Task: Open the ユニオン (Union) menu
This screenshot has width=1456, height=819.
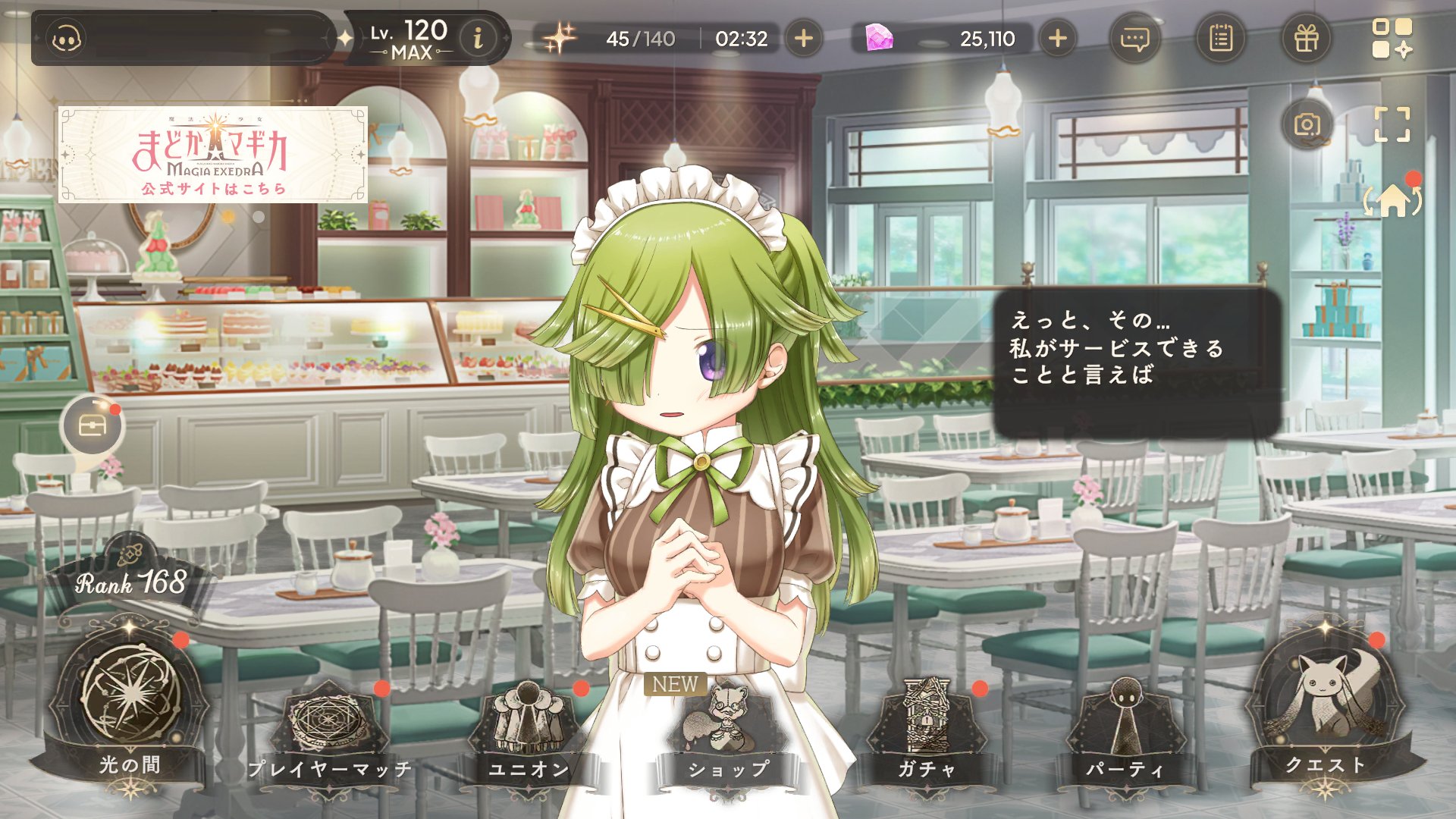Action: click(528, 726)
